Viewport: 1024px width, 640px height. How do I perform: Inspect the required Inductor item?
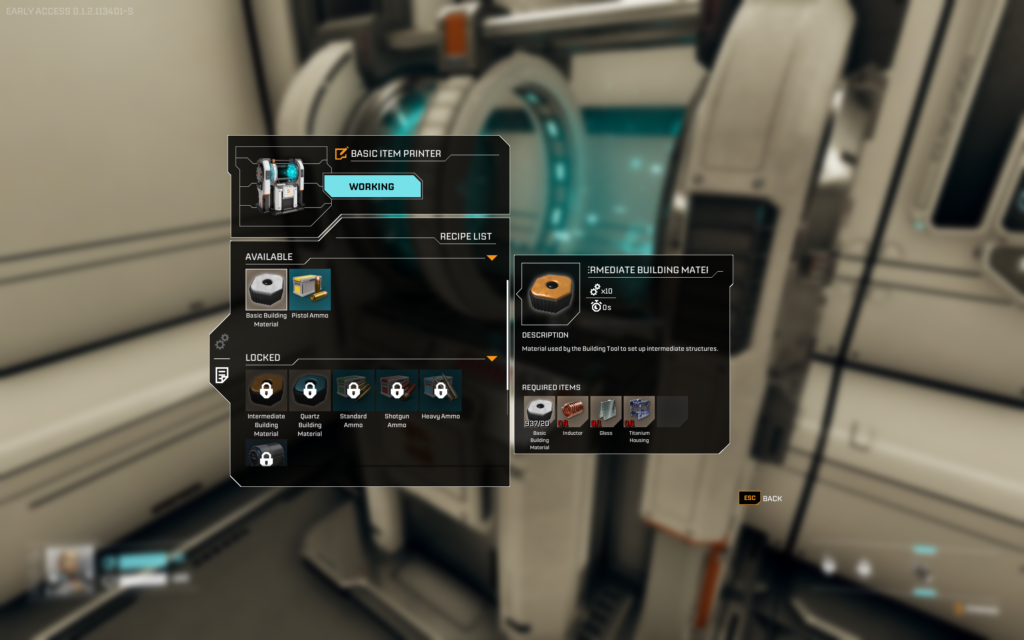click(572, 412)
